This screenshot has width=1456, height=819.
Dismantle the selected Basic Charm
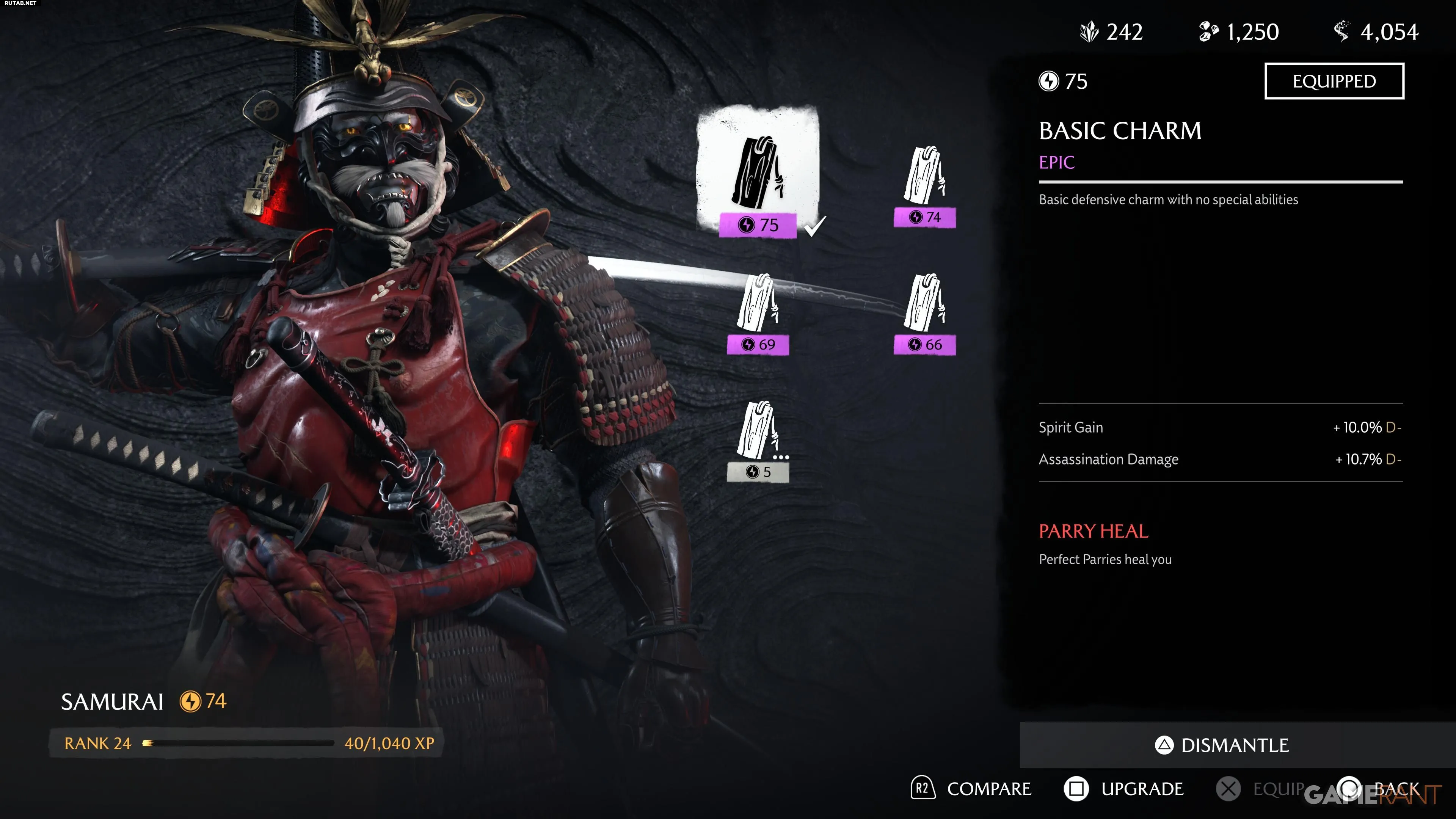(x=1222, y=745)
